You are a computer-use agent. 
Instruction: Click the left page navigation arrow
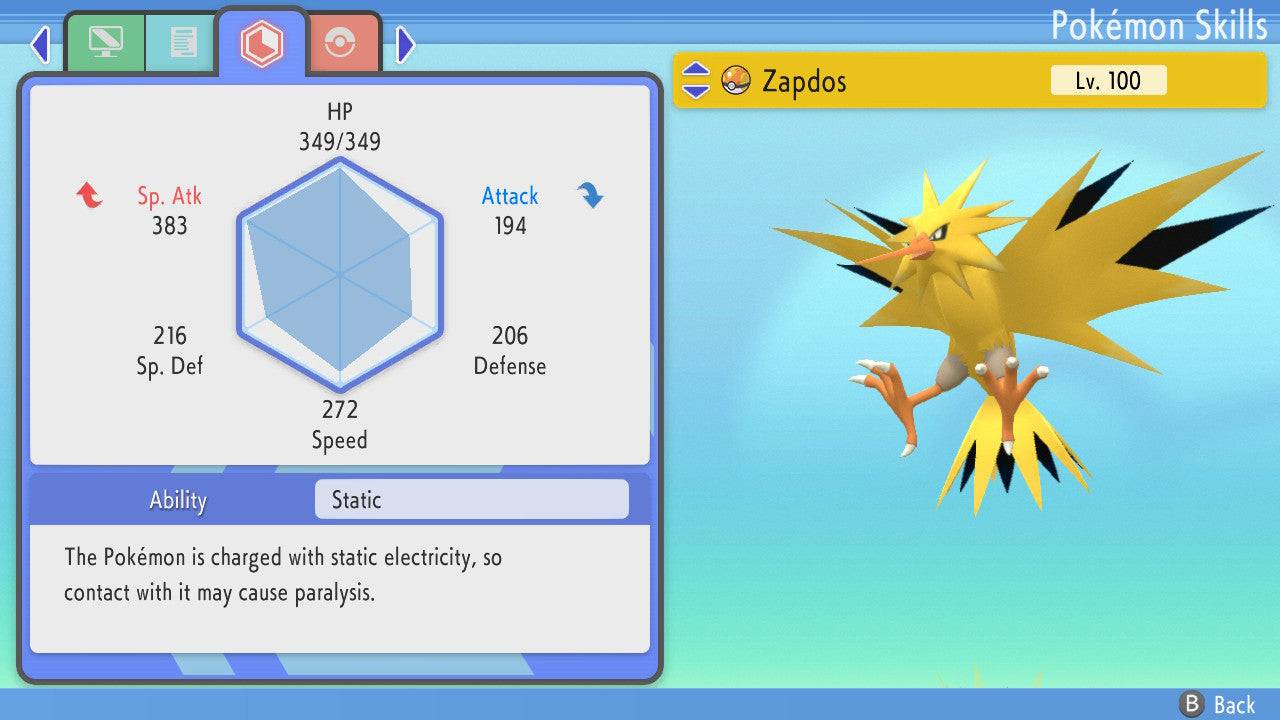click(39, 44)
